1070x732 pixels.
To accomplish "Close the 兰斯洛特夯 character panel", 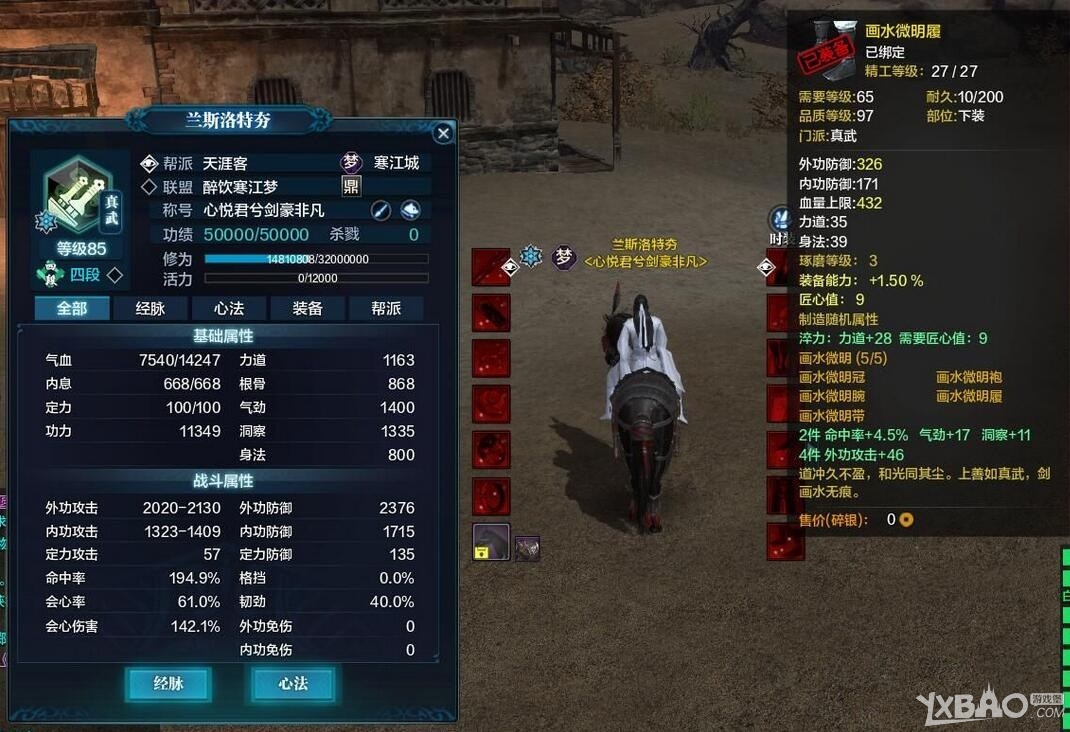I will 443,133.
